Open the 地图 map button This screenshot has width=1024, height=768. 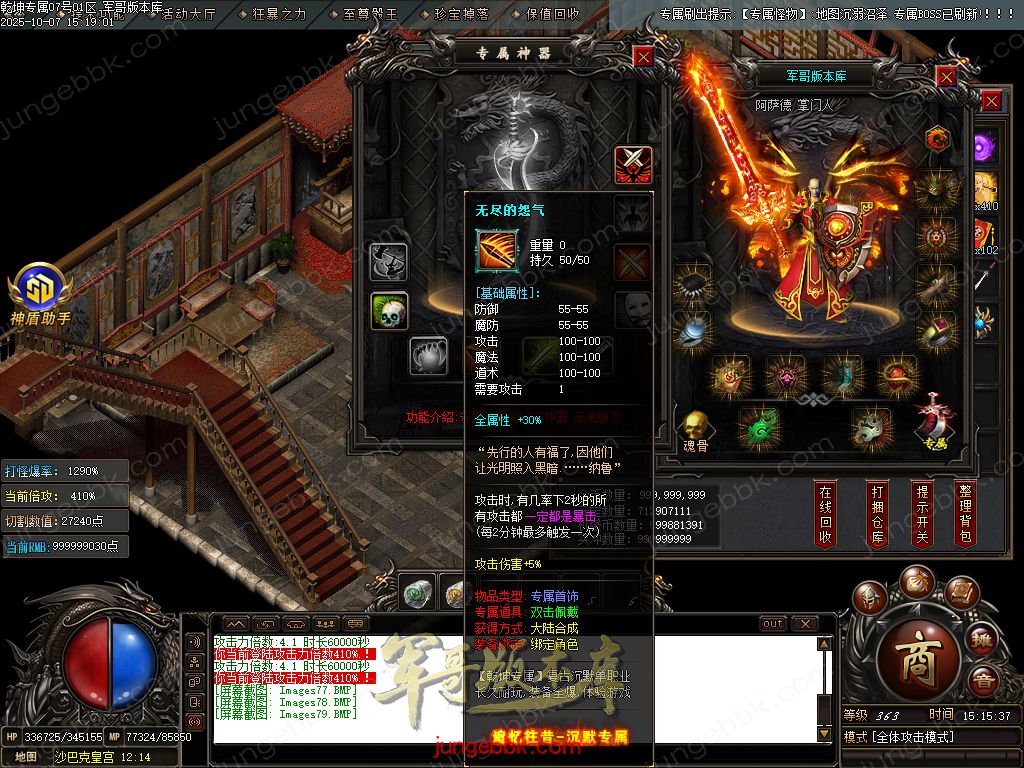click(26, 757)
